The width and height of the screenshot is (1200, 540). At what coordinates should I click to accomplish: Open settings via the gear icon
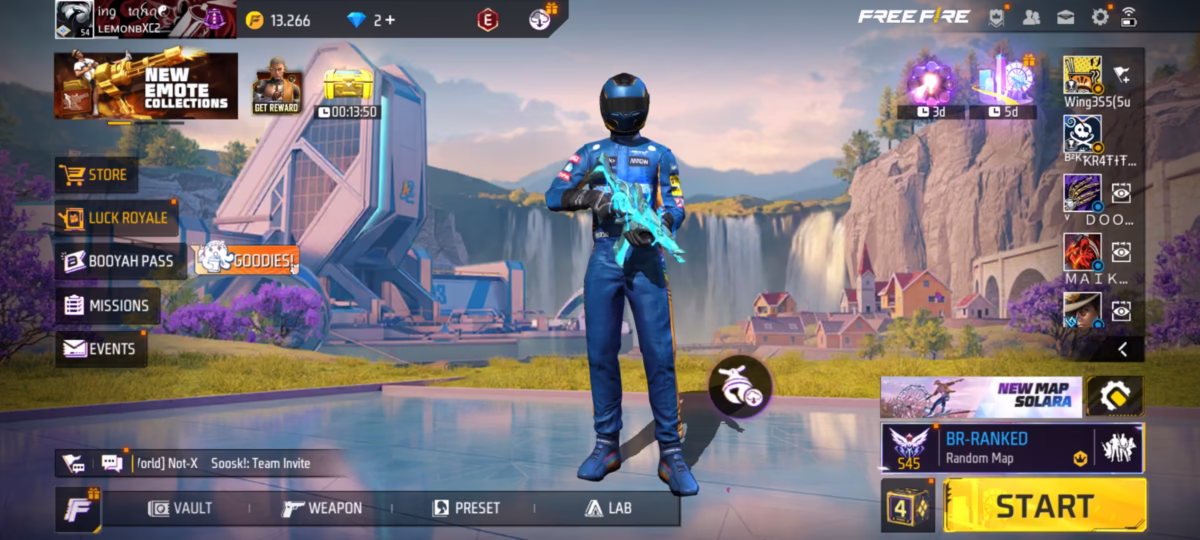1100,17
